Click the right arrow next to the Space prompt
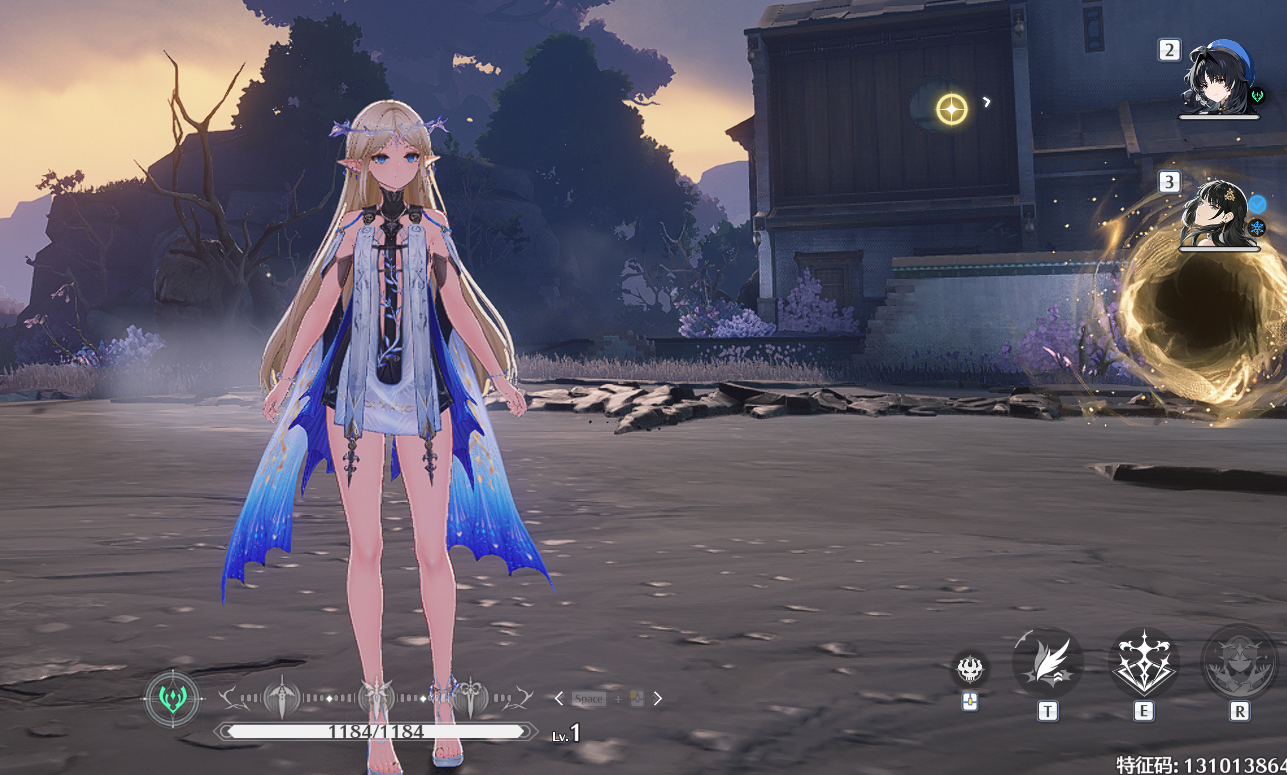Image resolution: width=1287 pixels, height=775 pixels. pos(658,699)
